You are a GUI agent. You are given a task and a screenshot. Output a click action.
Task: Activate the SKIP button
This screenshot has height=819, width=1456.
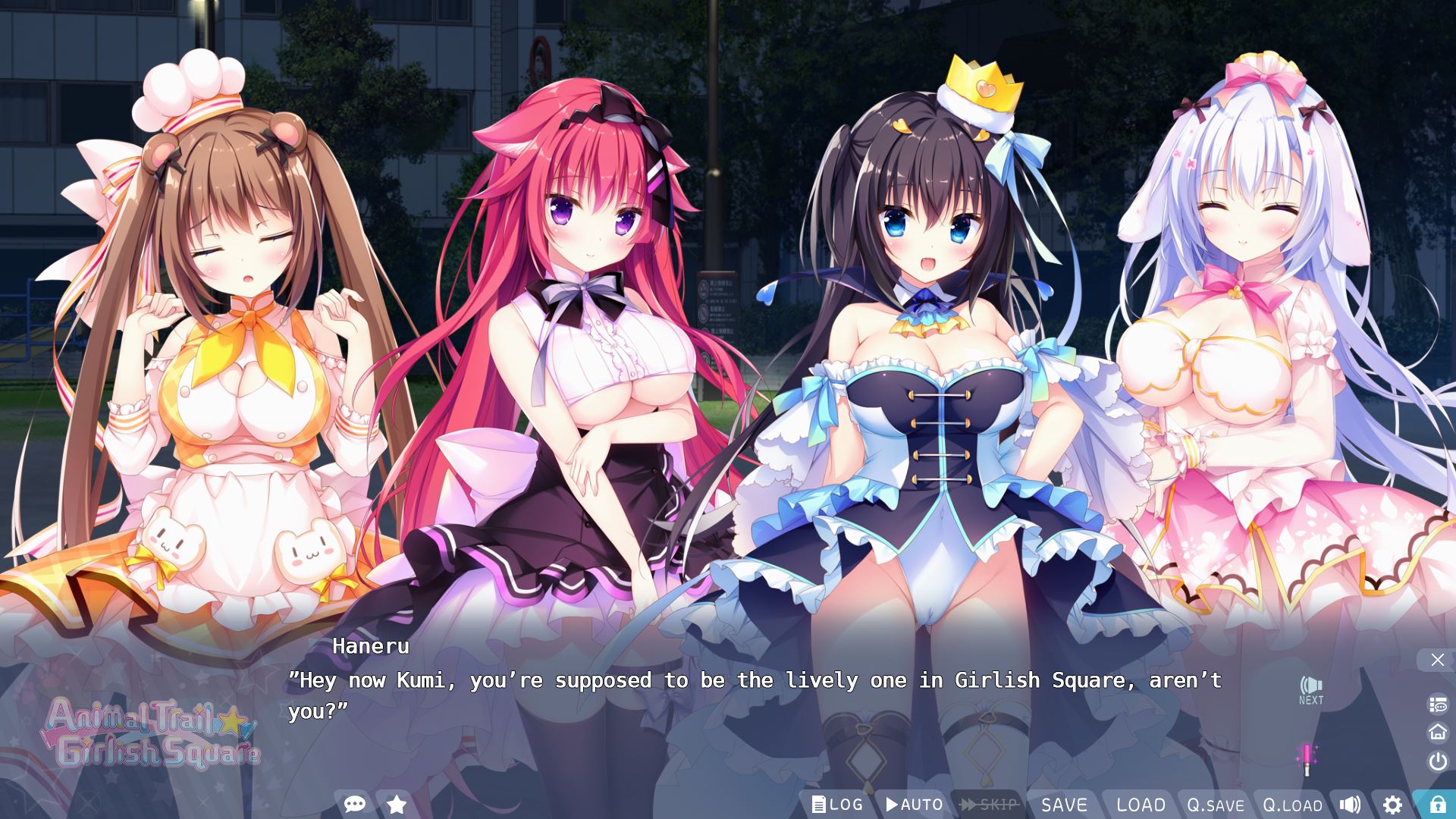pos(989,805)
